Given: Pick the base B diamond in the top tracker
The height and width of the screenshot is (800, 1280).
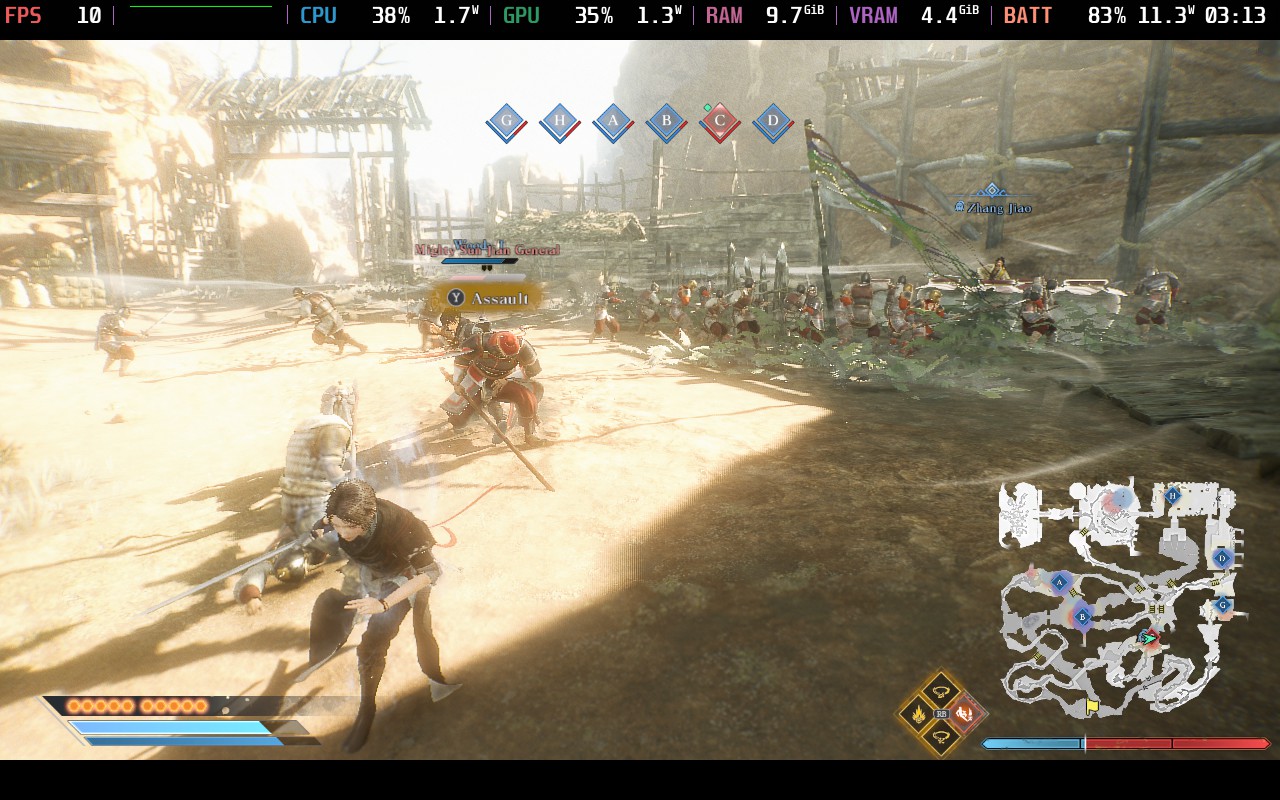Looking at the screenshot, I should point(666,122).
